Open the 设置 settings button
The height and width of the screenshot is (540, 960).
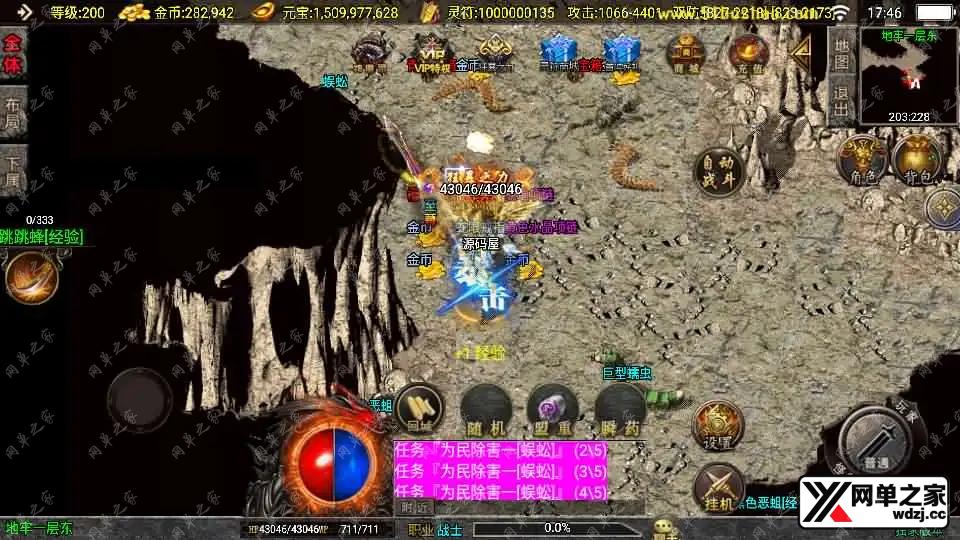pyautogui.click(x=718, y=427)
